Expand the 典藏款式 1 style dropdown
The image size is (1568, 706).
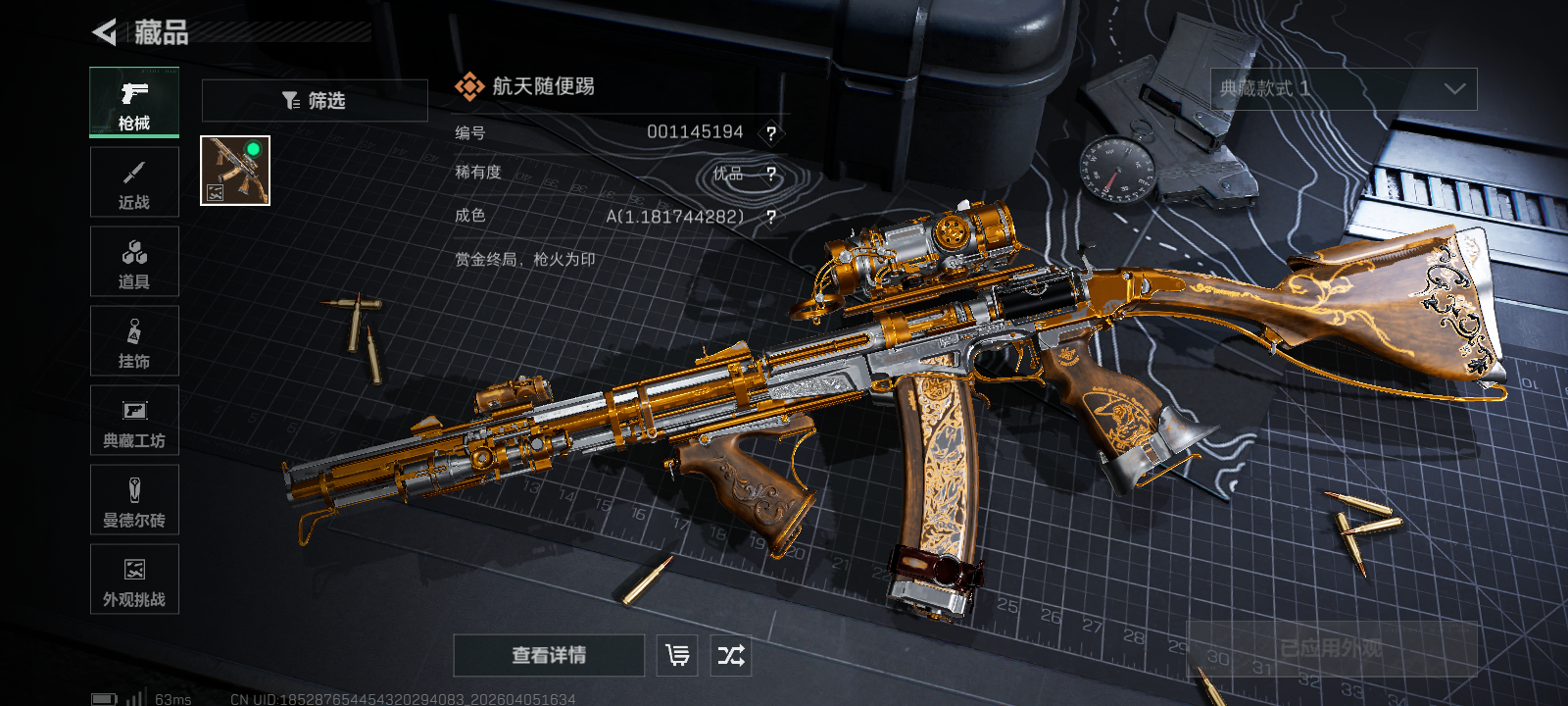coord(1344,89)
